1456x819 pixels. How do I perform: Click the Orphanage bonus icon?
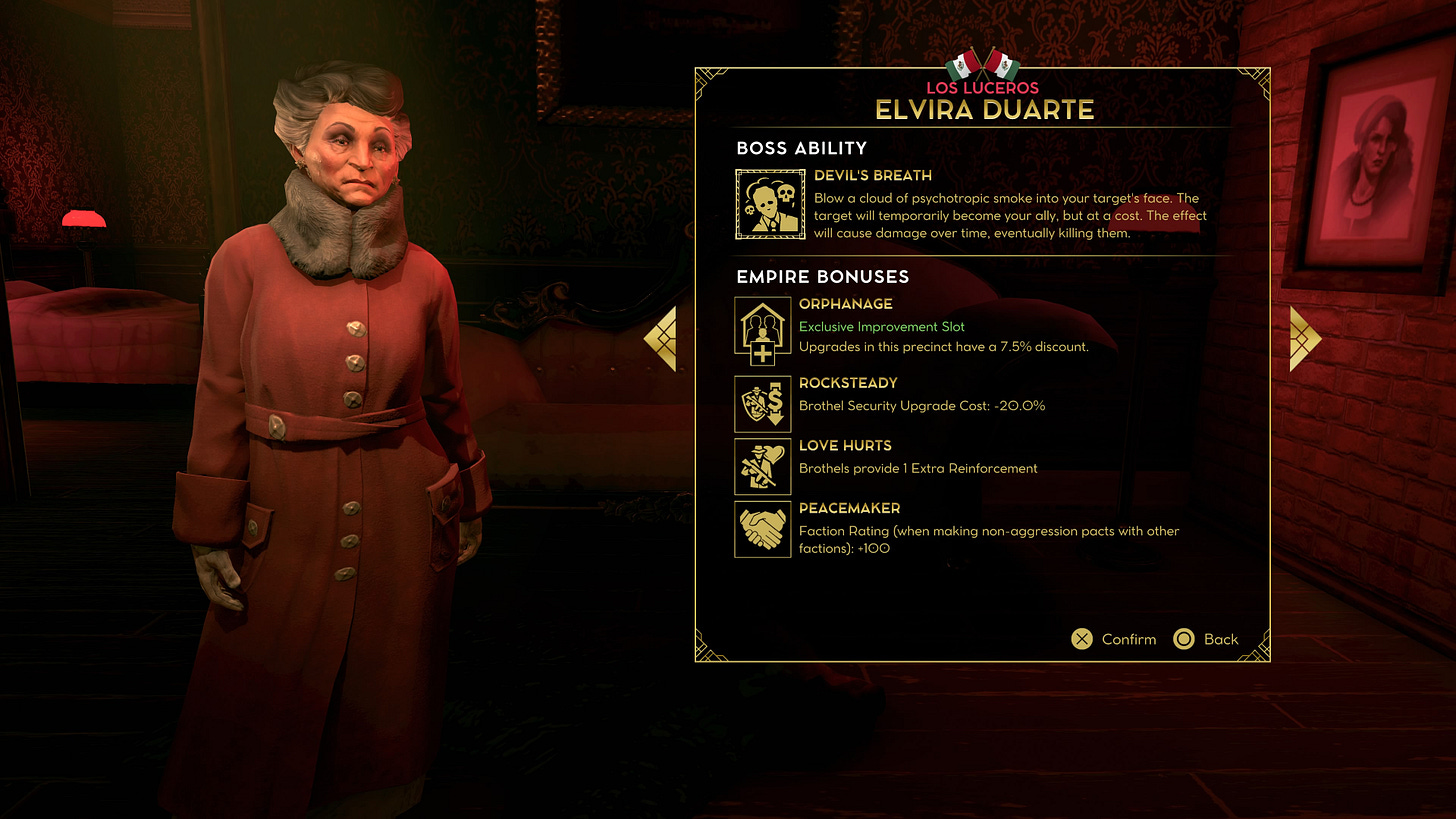point(763,326)
